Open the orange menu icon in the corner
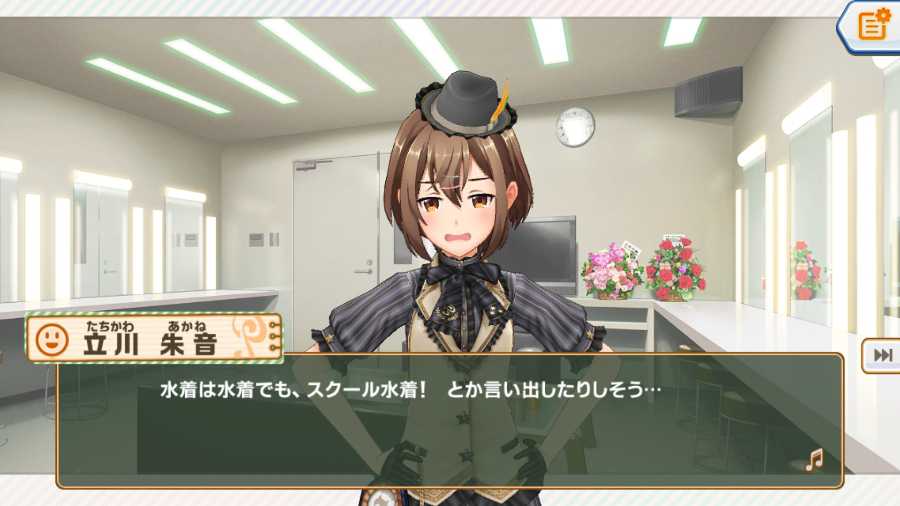This screenshot has width=900, height=506. click(x=873, y=24)
